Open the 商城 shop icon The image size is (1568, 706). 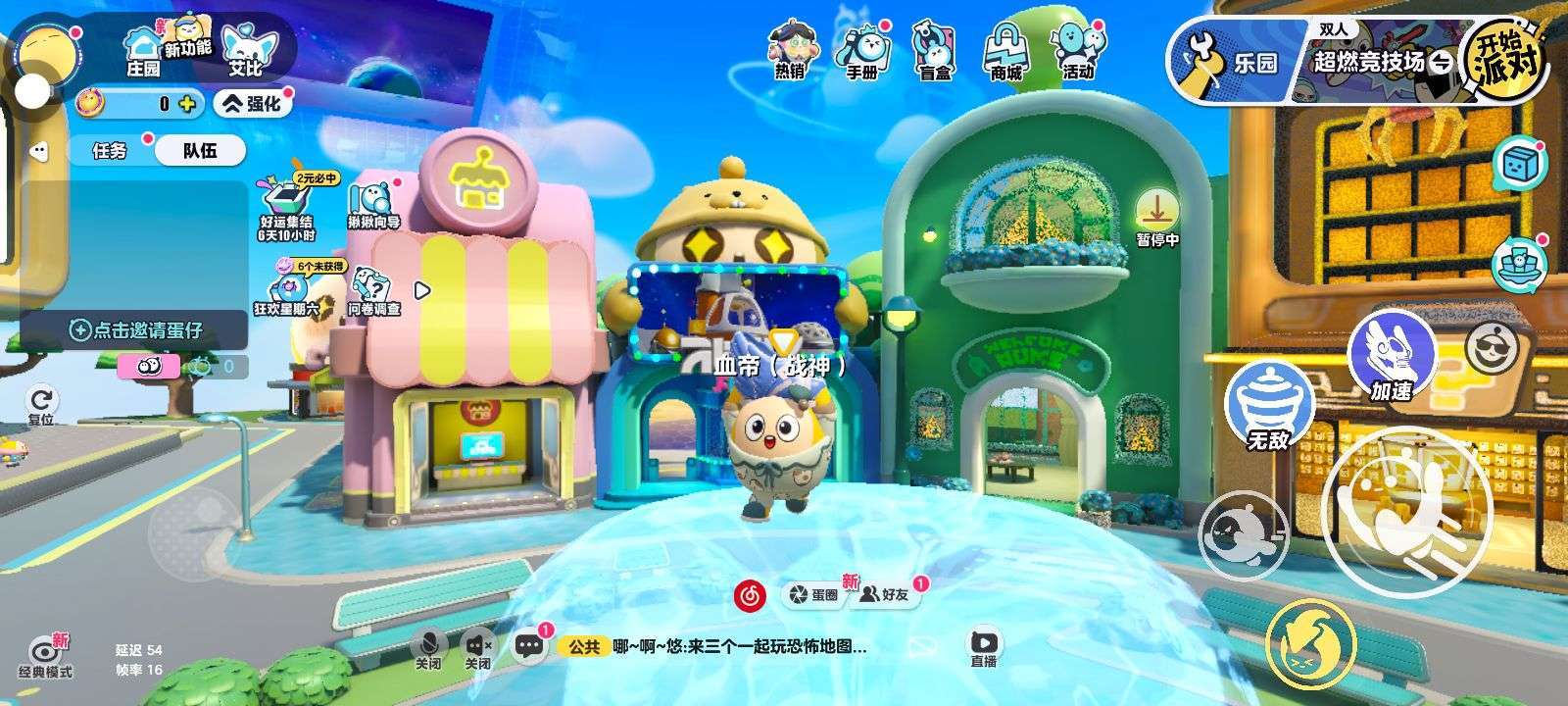[x=1005, y=51]
